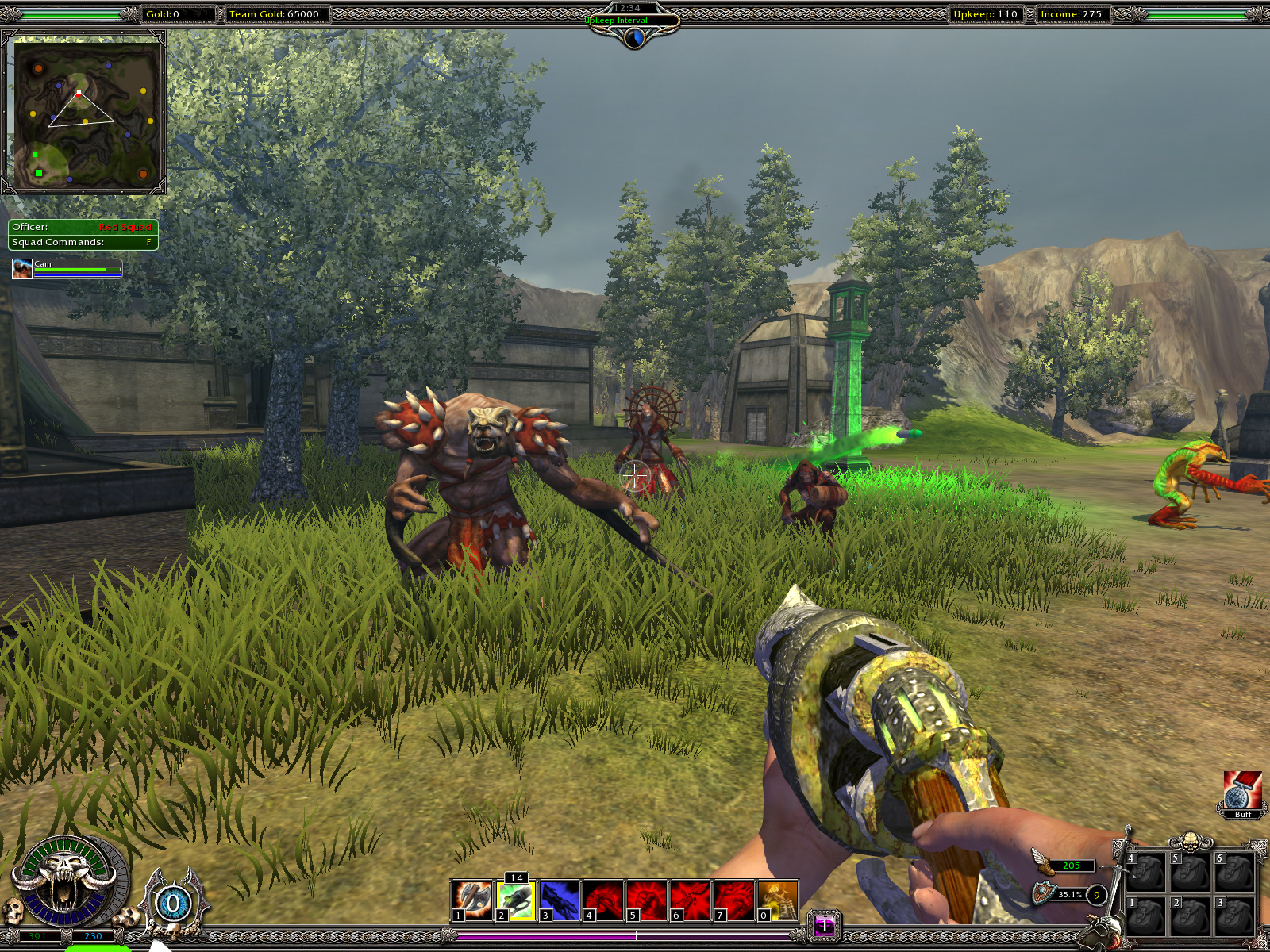This screenshot has width=1270, height=952.
Task: Click the minimap in the corner
Action: (x=84, y=113)
